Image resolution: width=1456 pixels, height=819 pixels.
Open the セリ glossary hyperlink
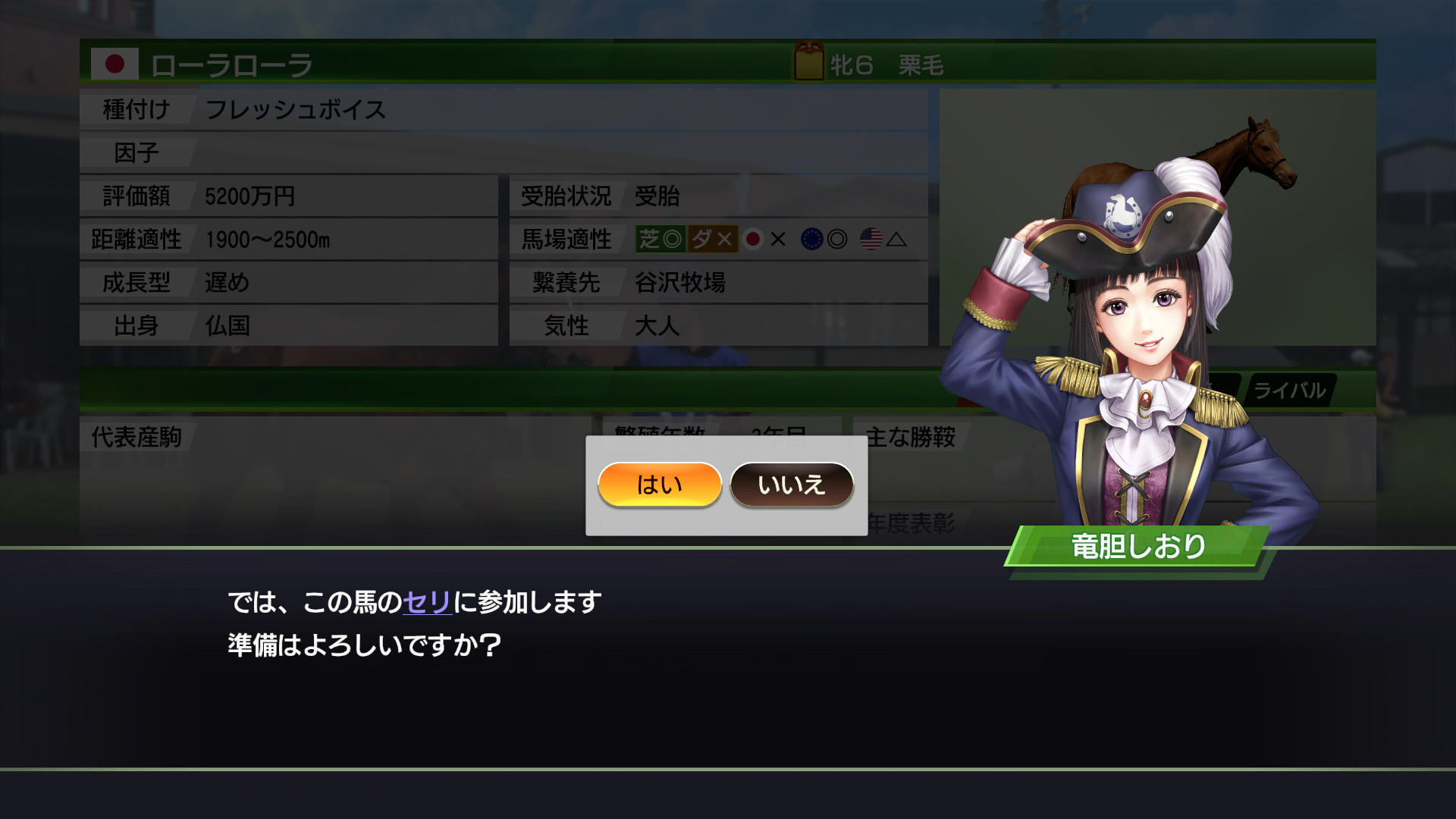click(x=429, y=603)
